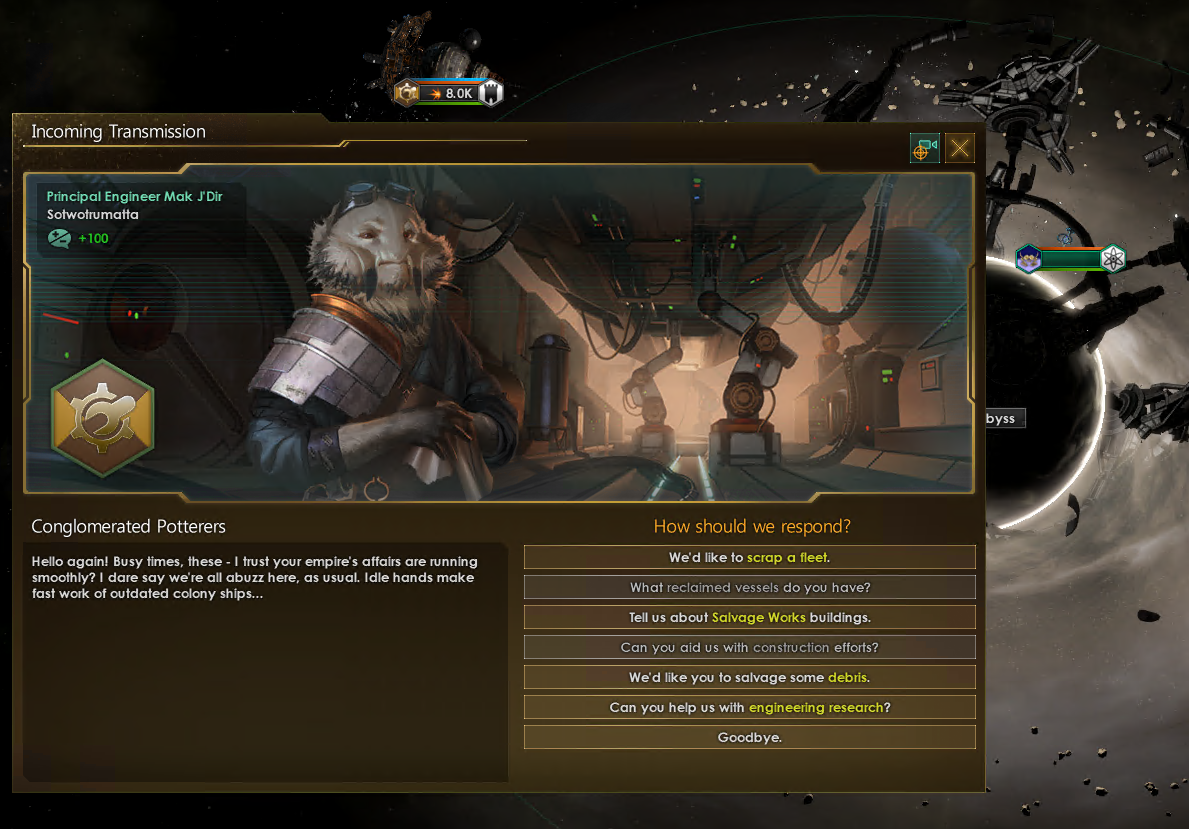Image resolution: width=1189 pixels, height=829 pixels.
Task: Select the 8.0K fleet power marker
Action: pos(448,93)
